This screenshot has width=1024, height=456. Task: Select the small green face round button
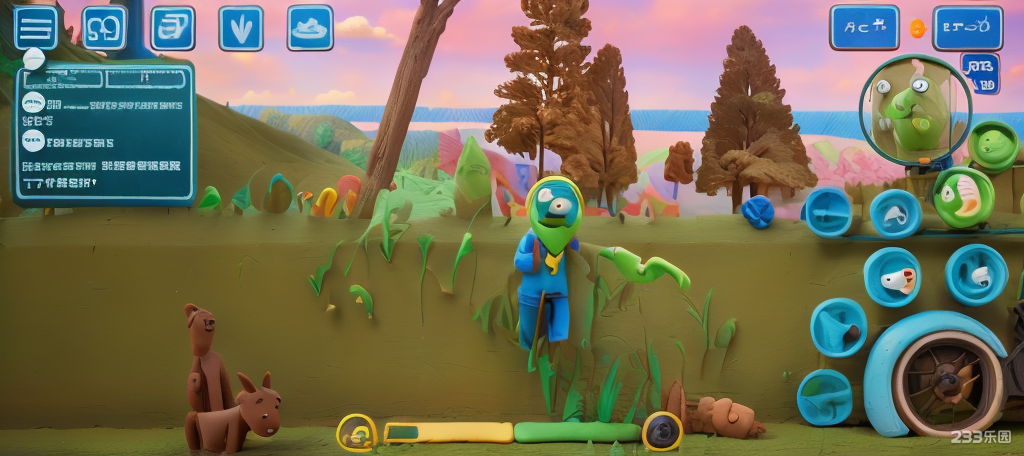coord(993,145)
